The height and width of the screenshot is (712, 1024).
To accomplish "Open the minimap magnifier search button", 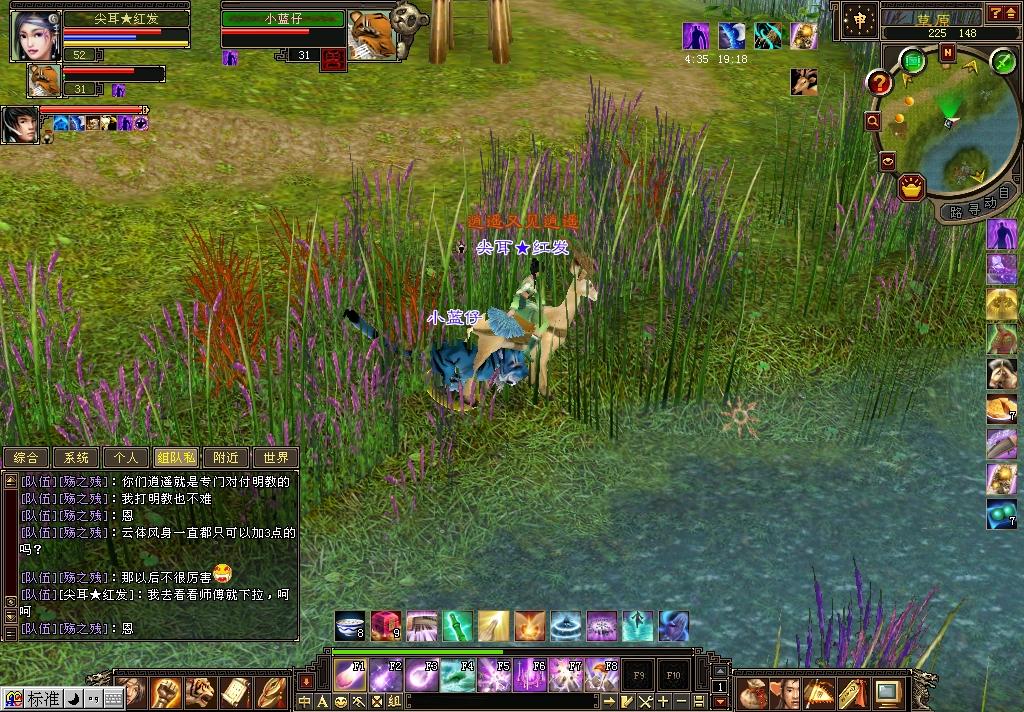I will click(873, 121).
